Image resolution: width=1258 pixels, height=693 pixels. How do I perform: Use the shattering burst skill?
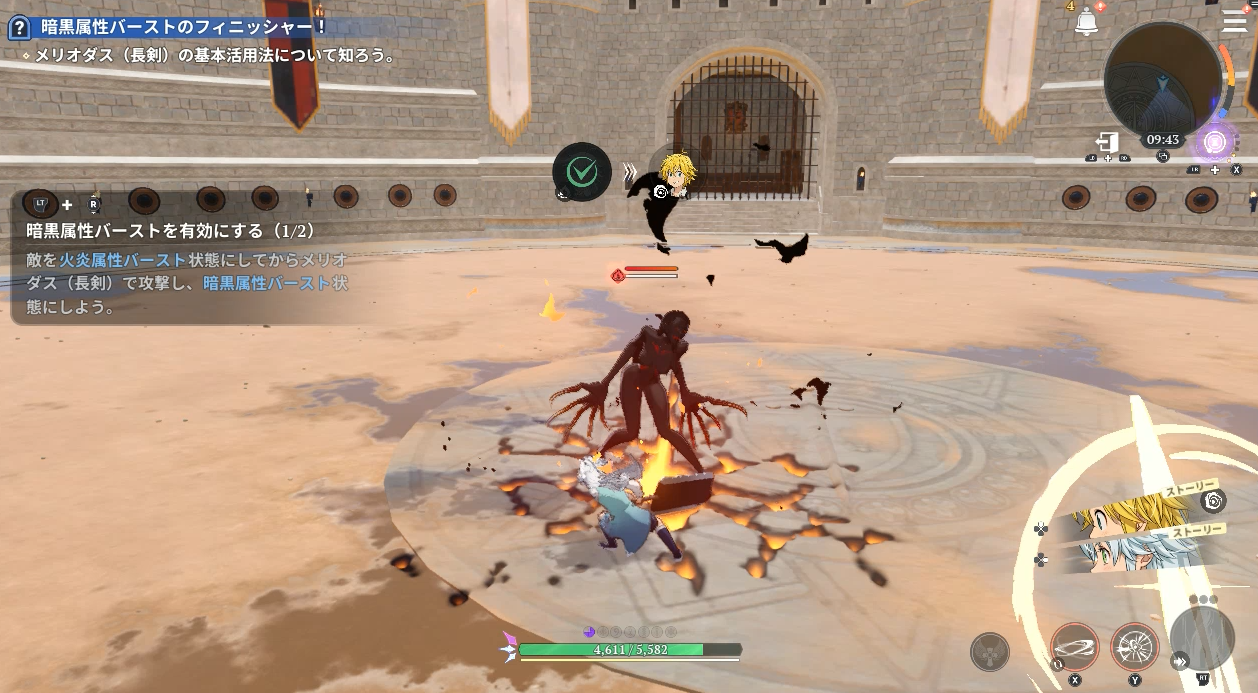tap(1135, 647)
